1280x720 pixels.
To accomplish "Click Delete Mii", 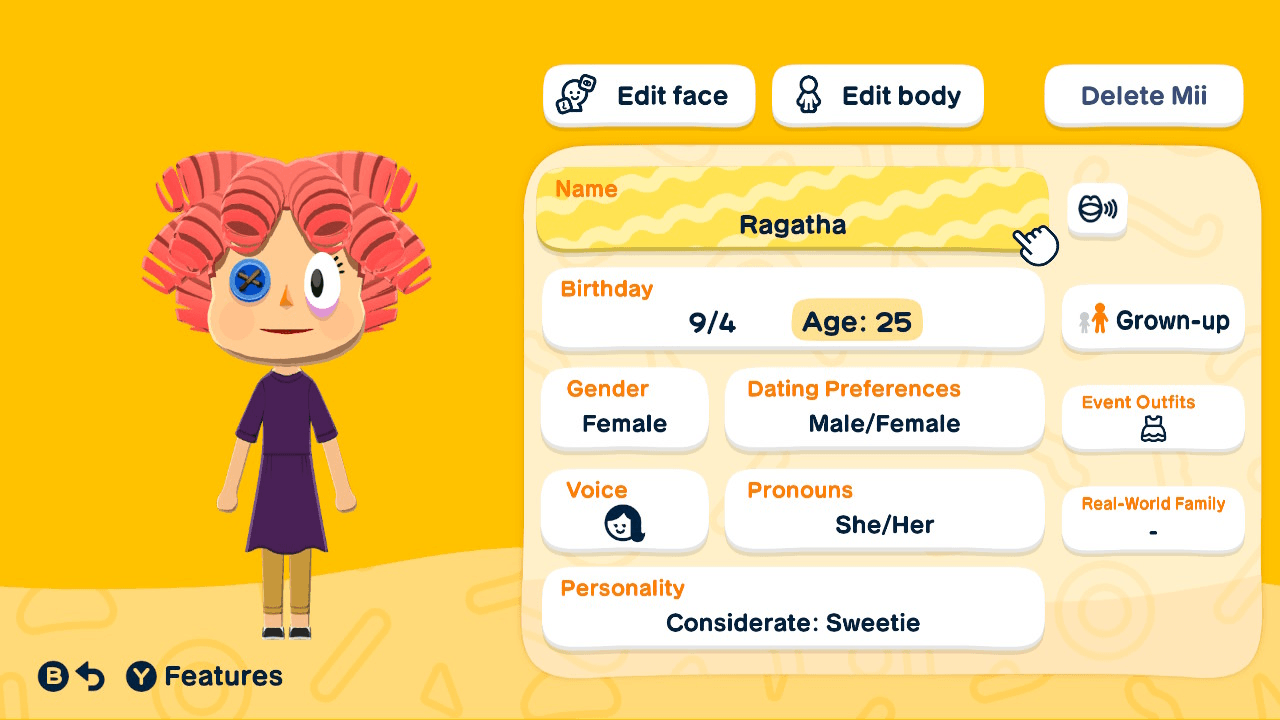I will click(x=1143, y=95).
